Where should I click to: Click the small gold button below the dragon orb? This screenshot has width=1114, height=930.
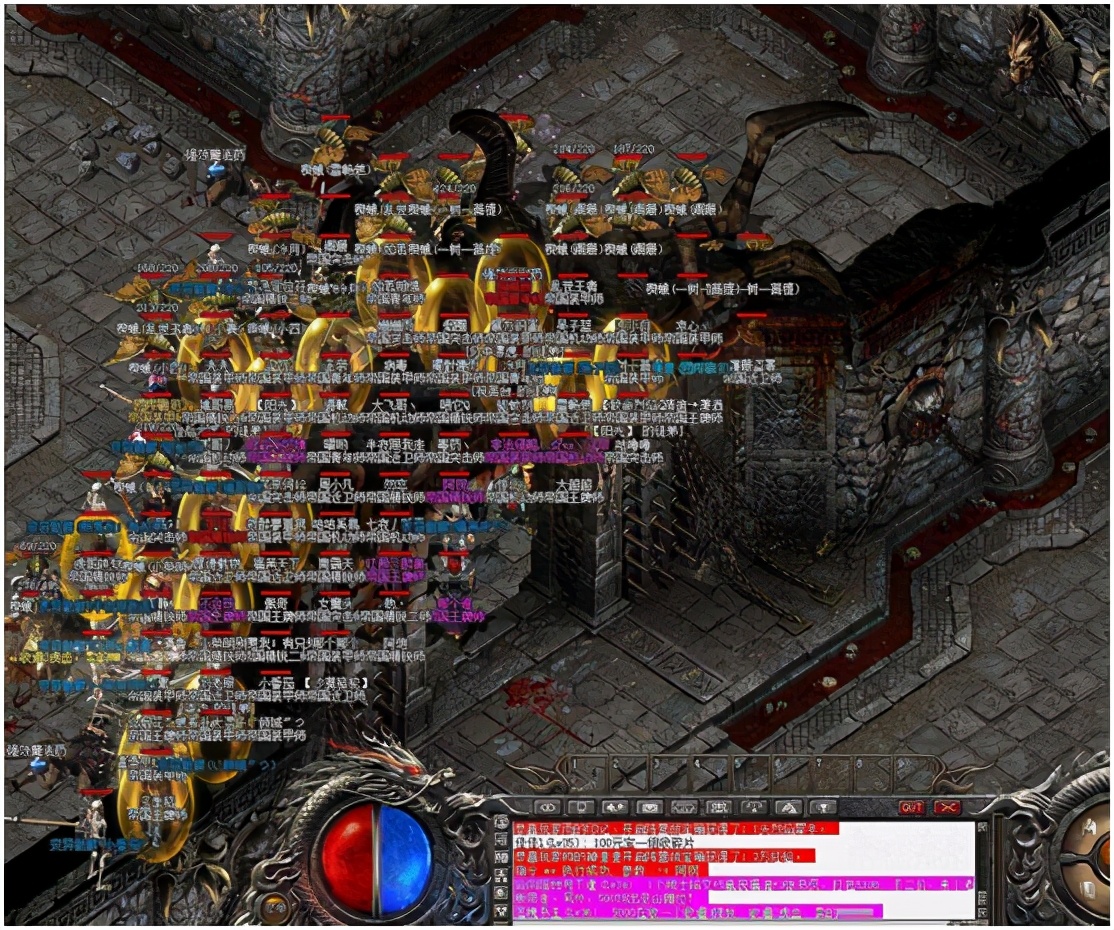pyautogui.click(x=273, y=909)
